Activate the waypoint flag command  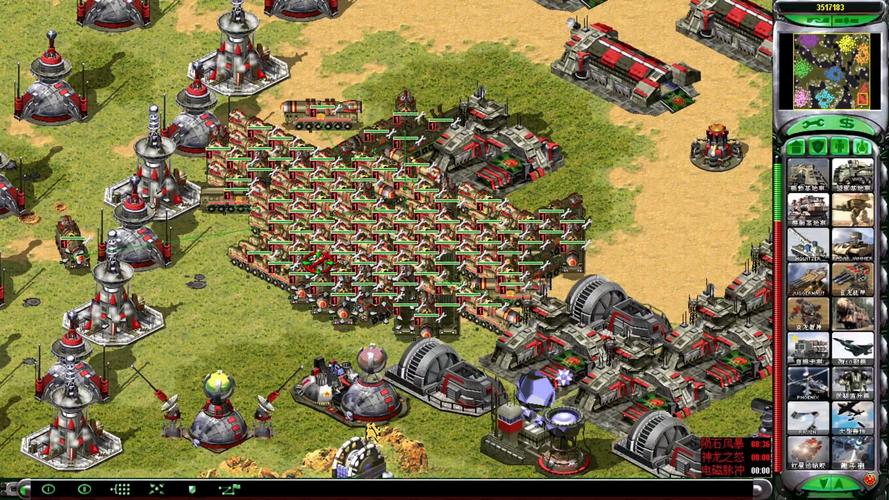(229, 489)
